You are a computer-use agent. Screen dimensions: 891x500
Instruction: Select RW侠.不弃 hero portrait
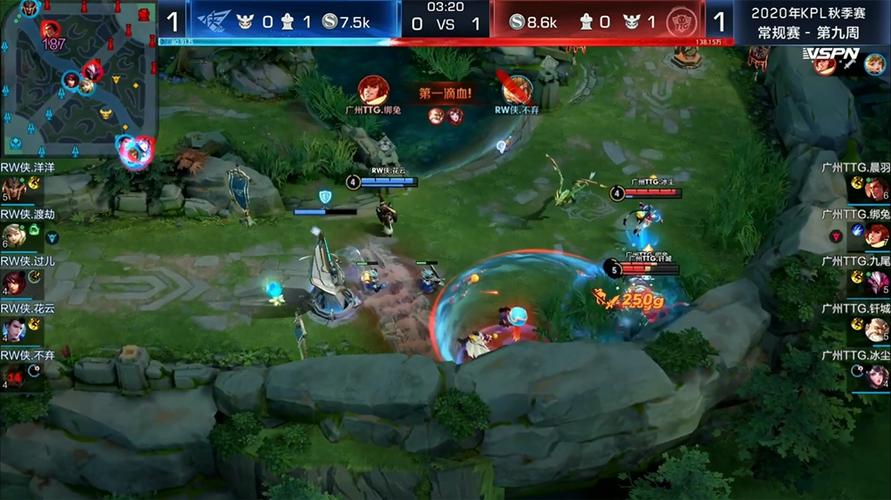tap(14, 376)
